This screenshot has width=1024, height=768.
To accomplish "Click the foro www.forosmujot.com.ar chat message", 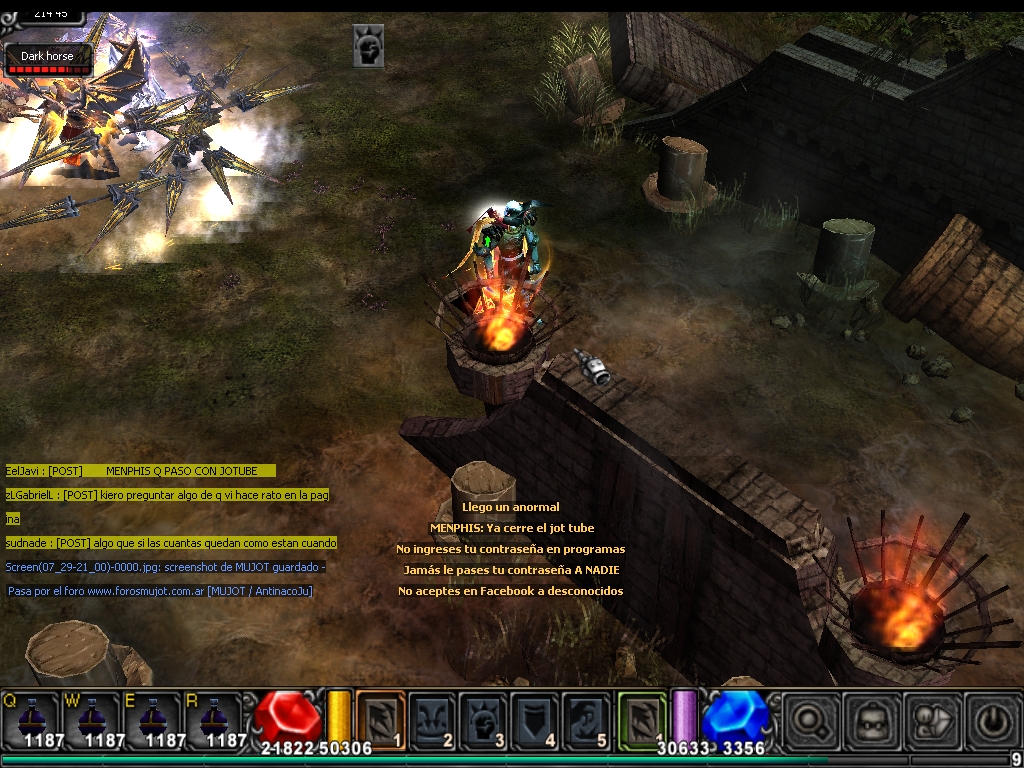I will coord(160,591).
